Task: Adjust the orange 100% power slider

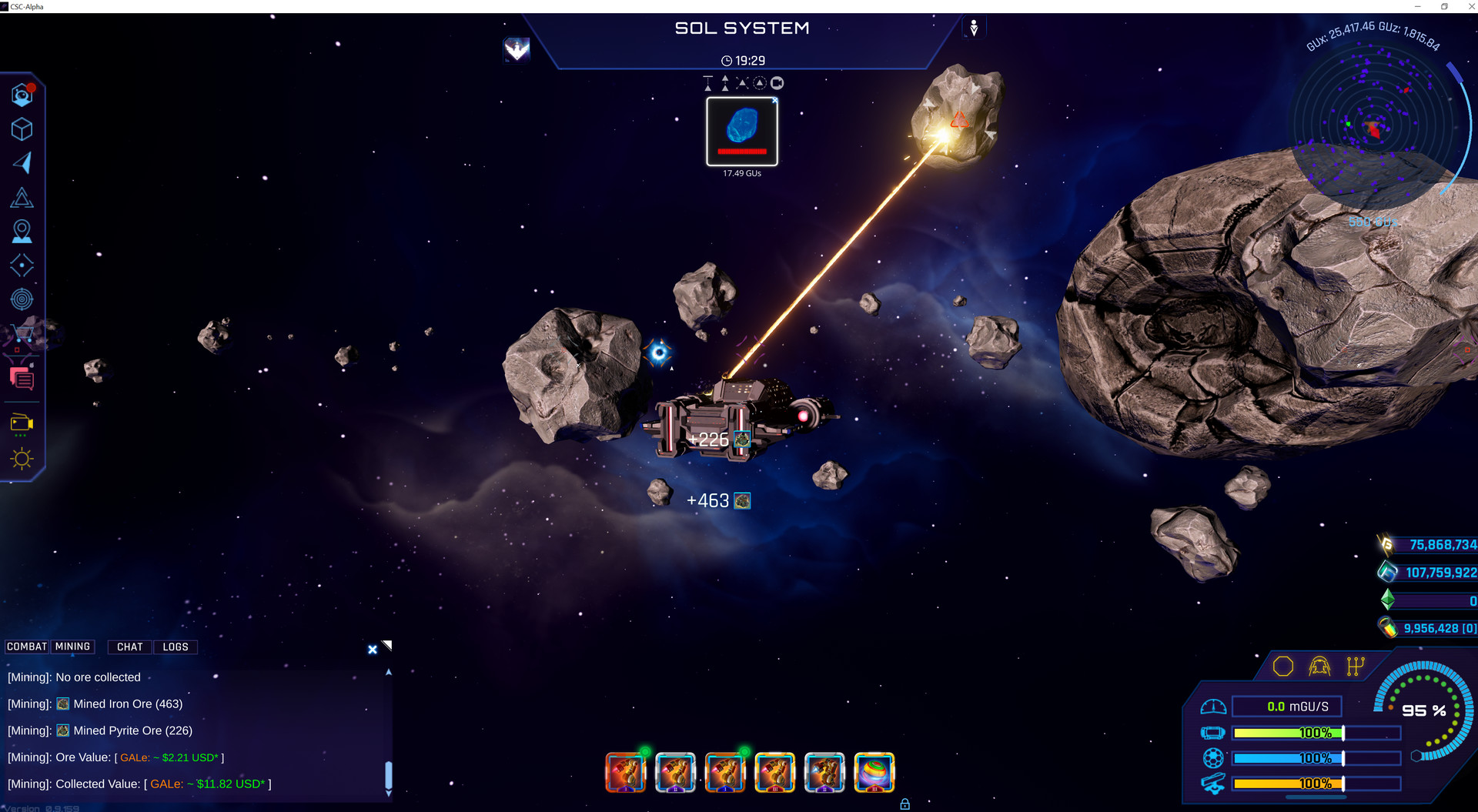Action: click(1316, 784)
